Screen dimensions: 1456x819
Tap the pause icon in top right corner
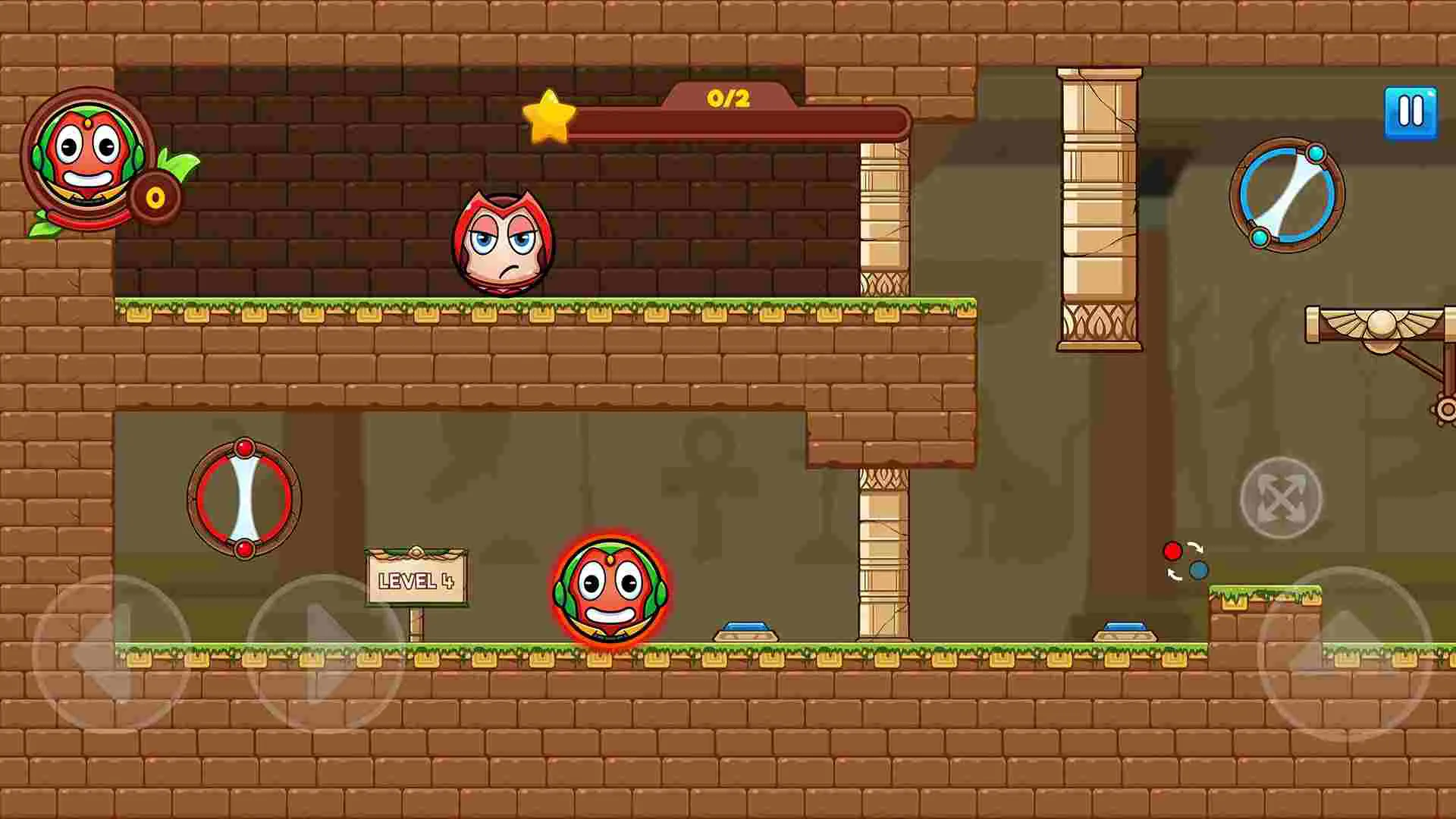click(x=1410, y=111)
